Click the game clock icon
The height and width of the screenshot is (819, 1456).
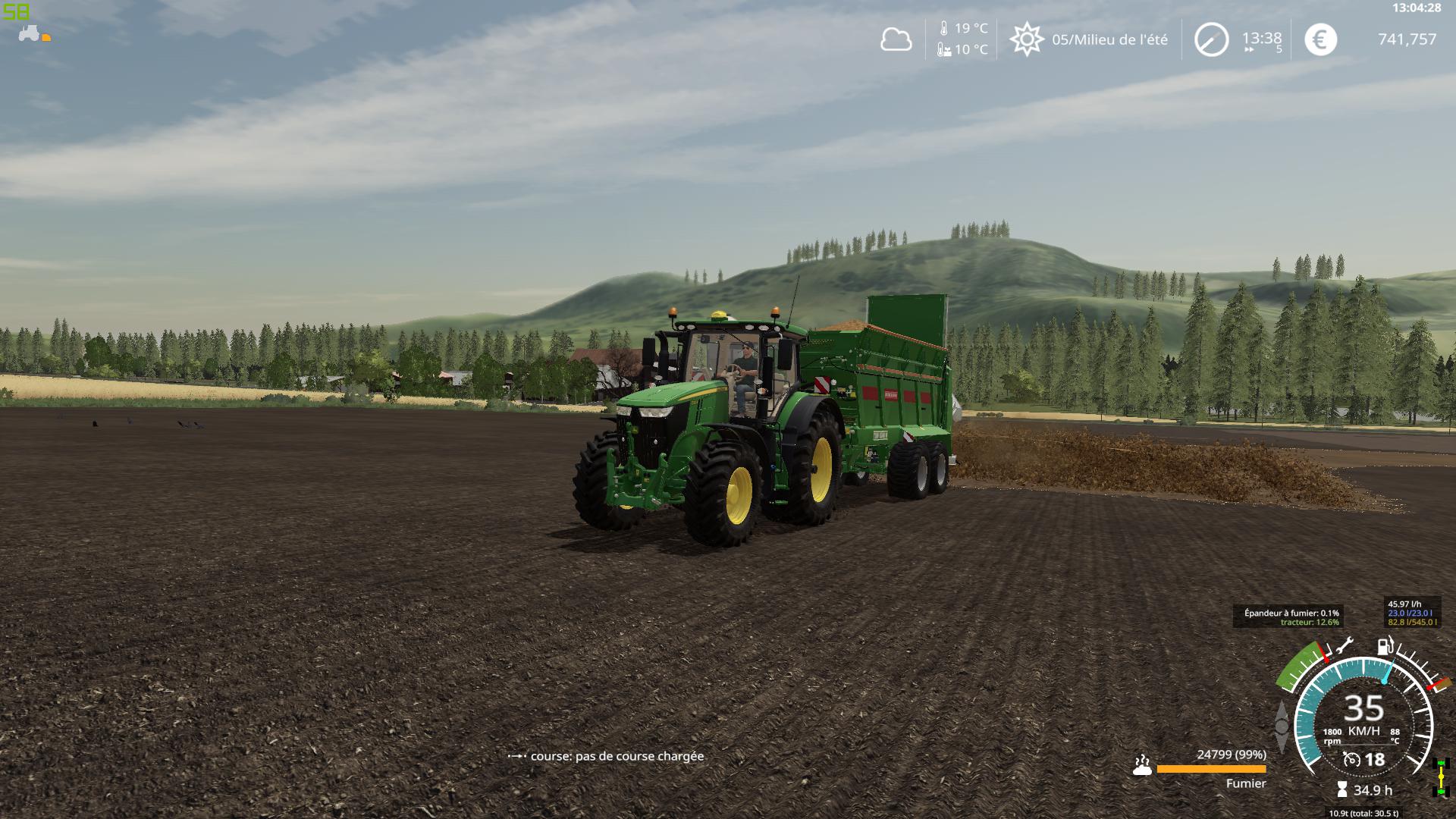[1211, 39]
